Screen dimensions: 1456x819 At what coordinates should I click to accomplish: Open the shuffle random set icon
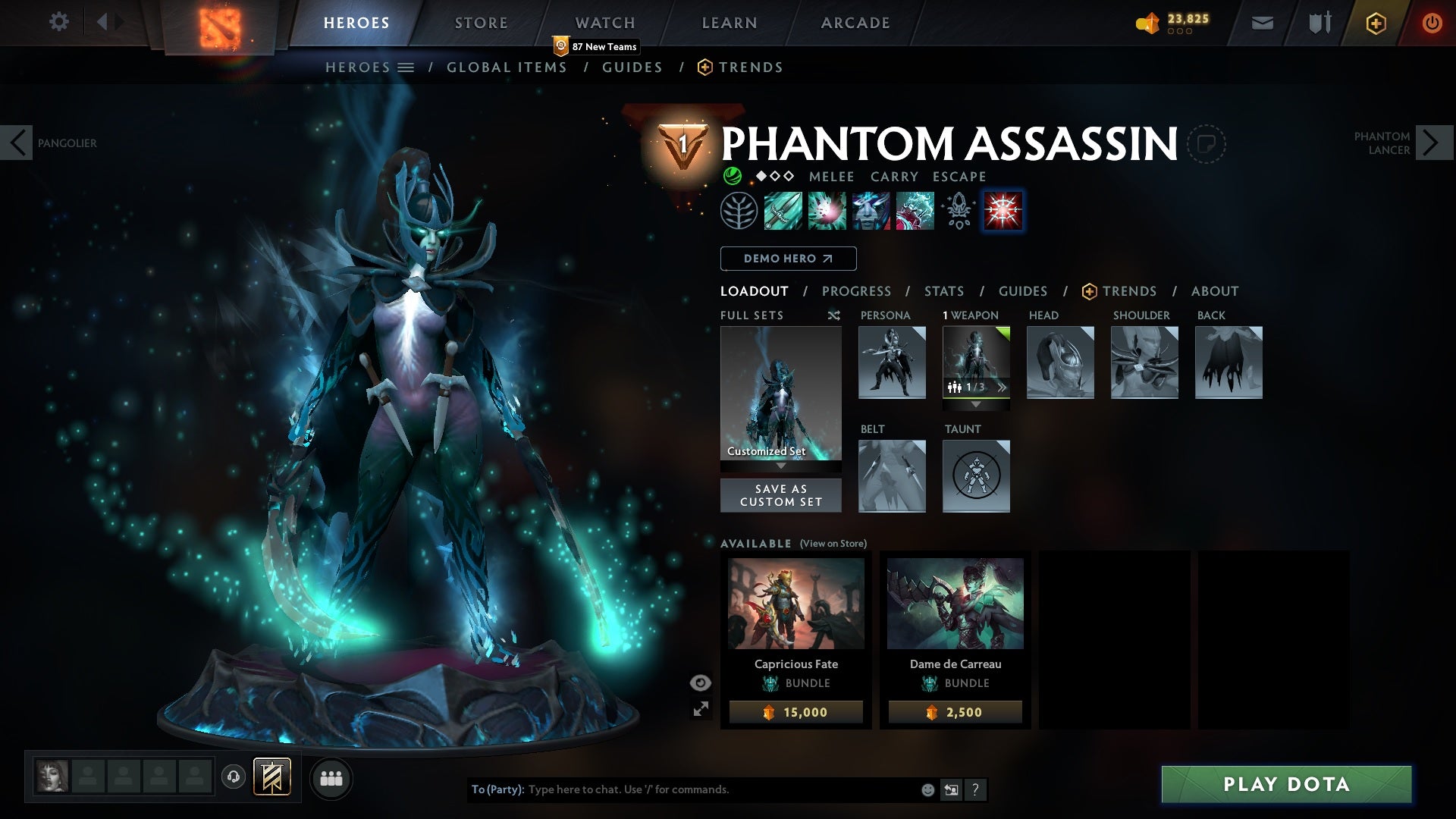[833, 315]
